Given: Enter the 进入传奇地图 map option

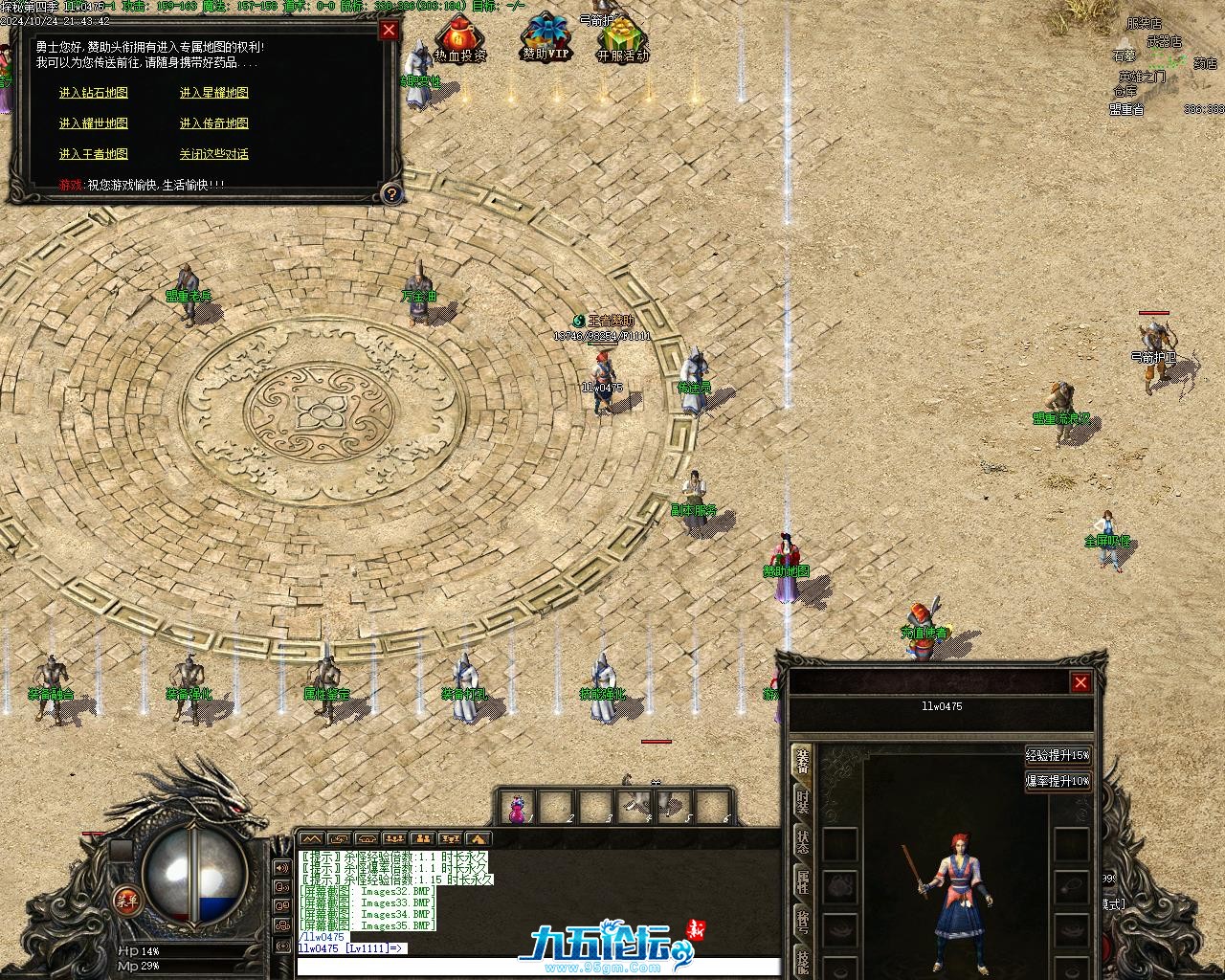Looking at the screenshot, I should pyautogui.click(x=213, y=123).
